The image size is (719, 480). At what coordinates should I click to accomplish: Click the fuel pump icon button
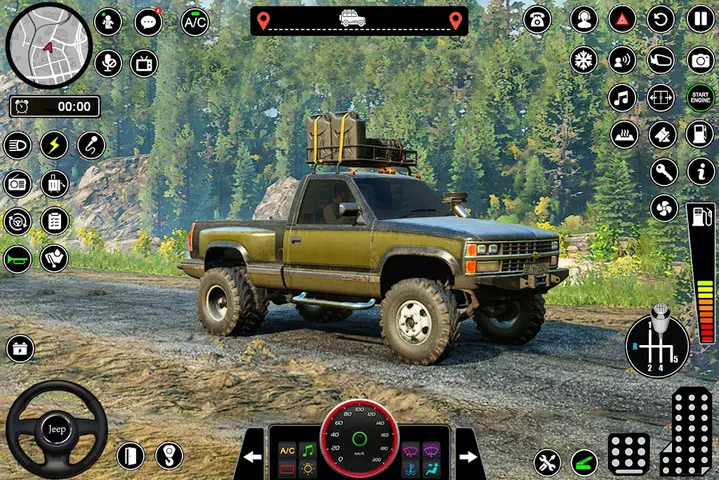tap(700, 134)
